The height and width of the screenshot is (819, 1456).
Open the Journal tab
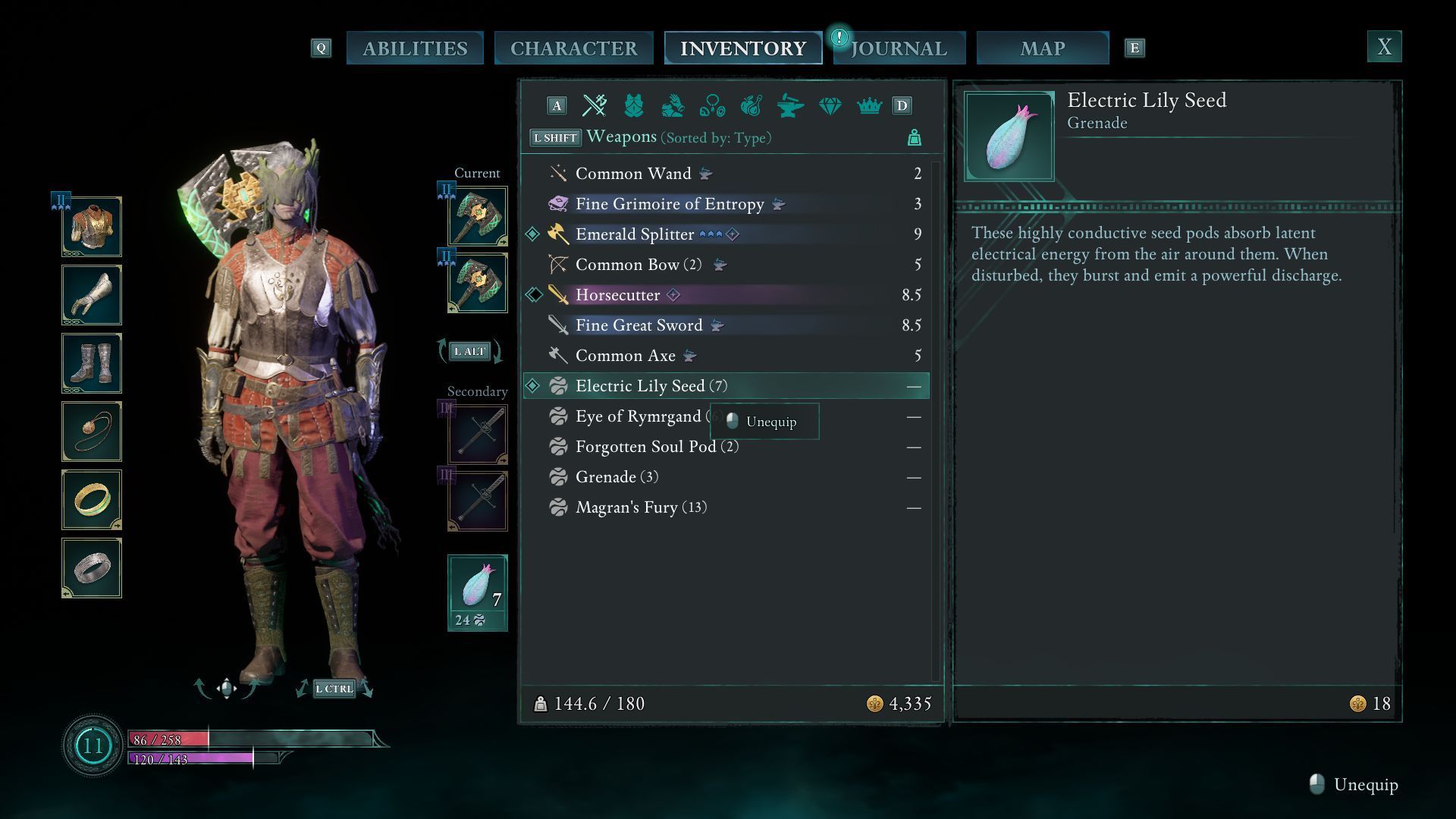point(899,49)
